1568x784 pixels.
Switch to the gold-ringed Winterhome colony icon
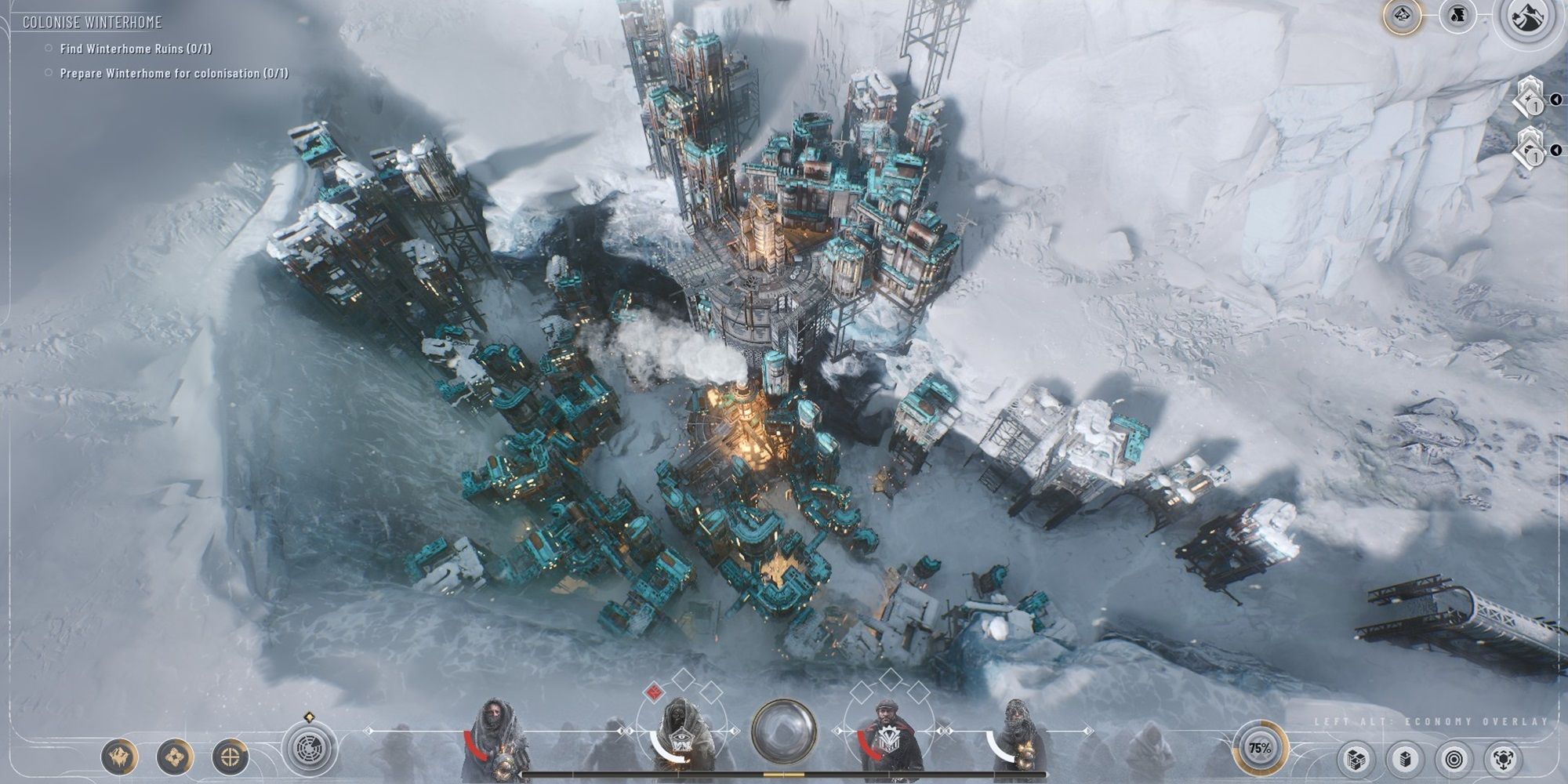tap(1403, 16)
